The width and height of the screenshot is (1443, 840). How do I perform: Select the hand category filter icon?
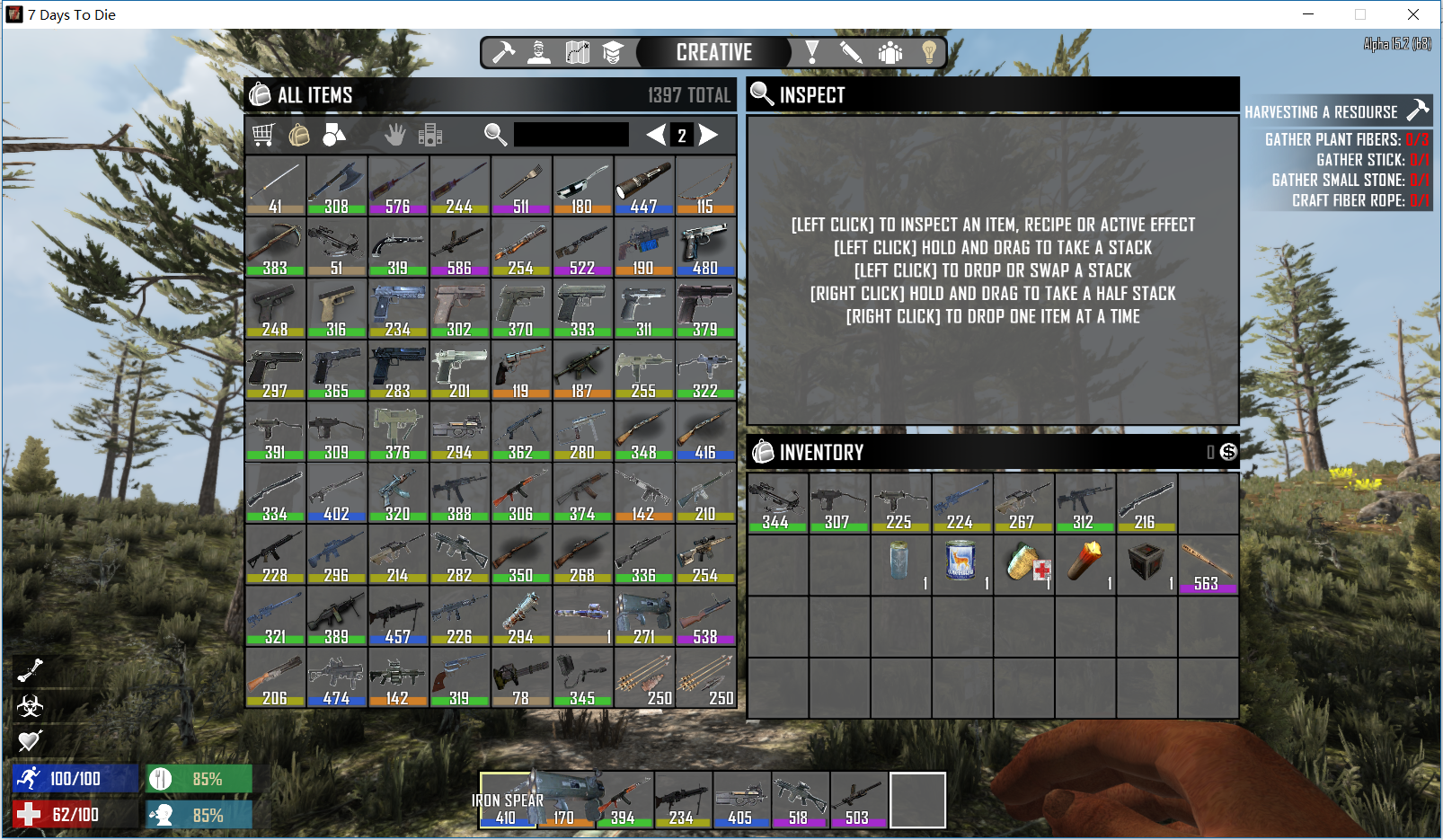[x=394, y=135]
